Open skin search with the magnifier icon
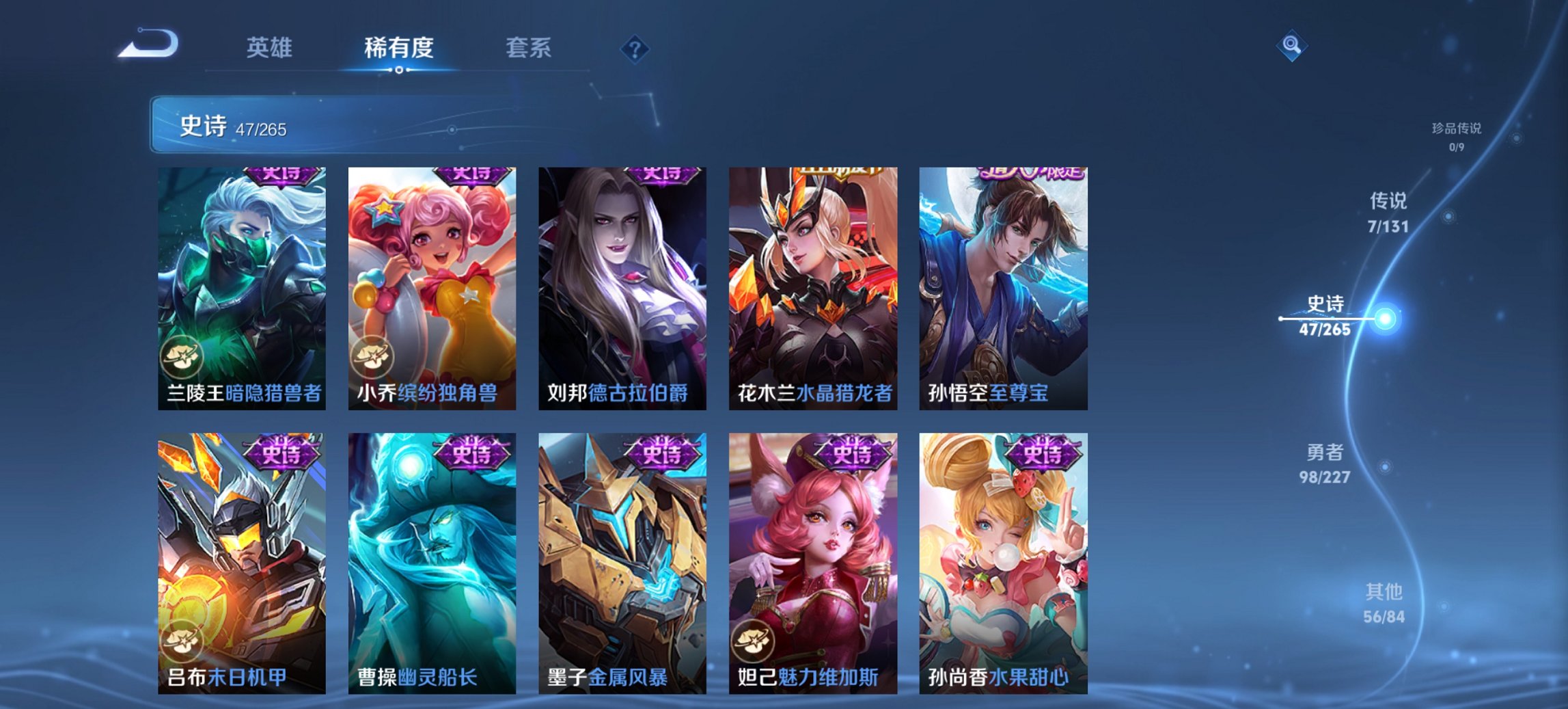1568x709 pixels. (x=1290, y=44)
